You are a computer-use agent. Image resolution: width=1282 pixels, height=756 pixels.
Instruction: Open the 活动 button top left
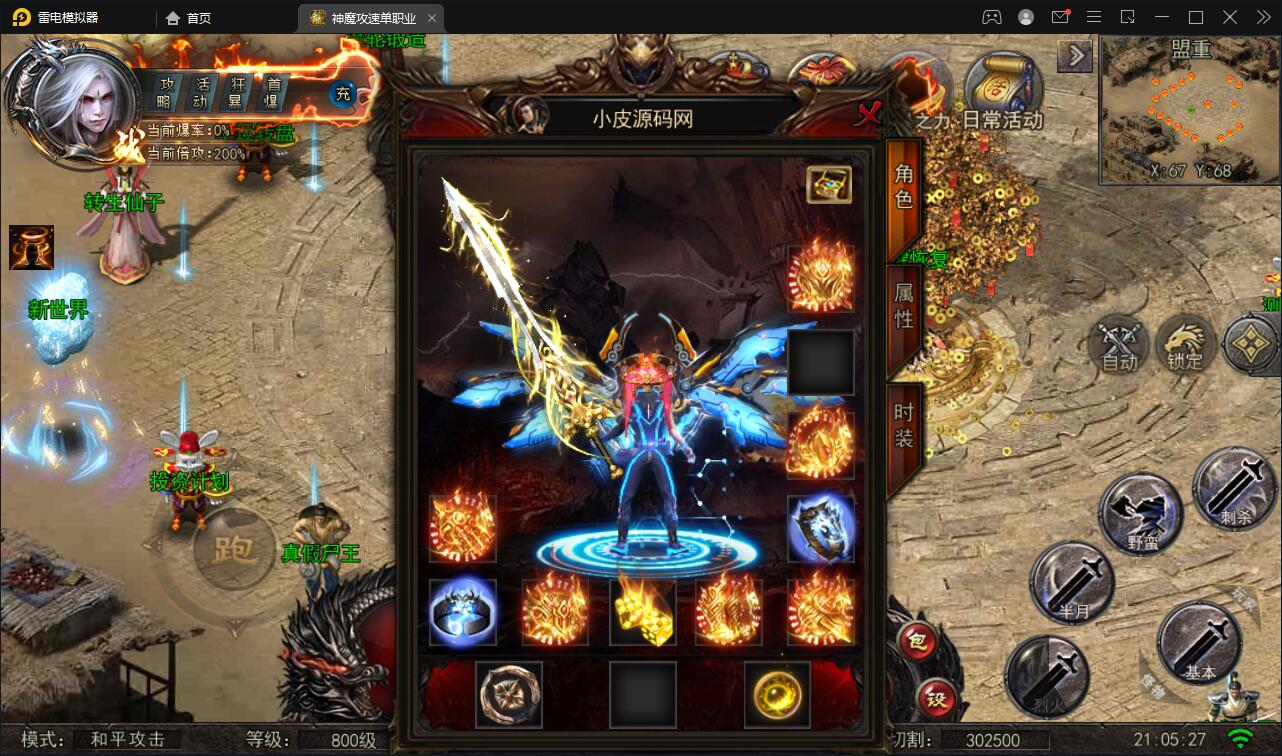pyautogui.click(x=201, y=89)
